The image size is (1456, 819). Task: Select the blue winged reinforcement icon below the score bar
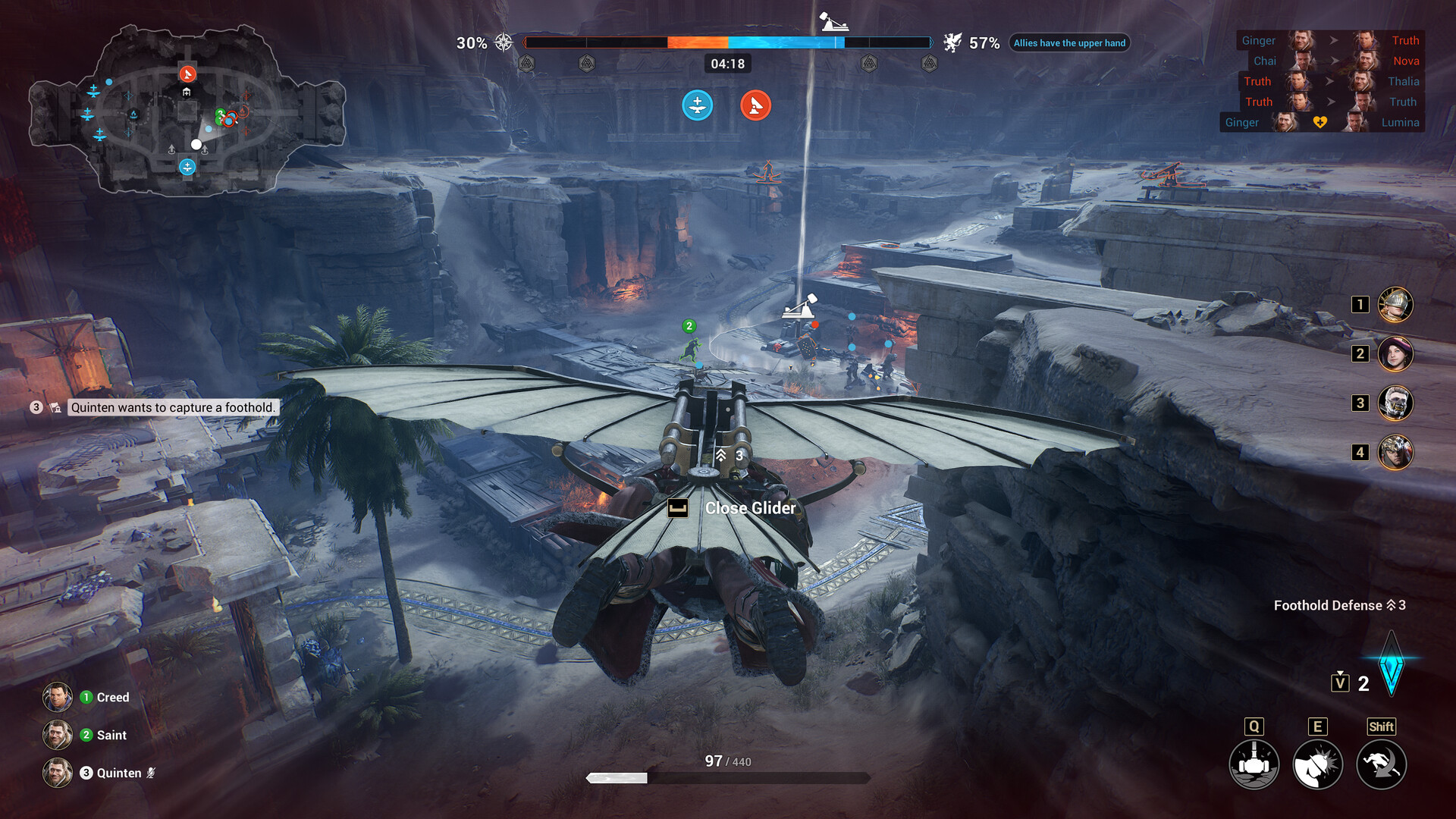click(x=696, y=105)
